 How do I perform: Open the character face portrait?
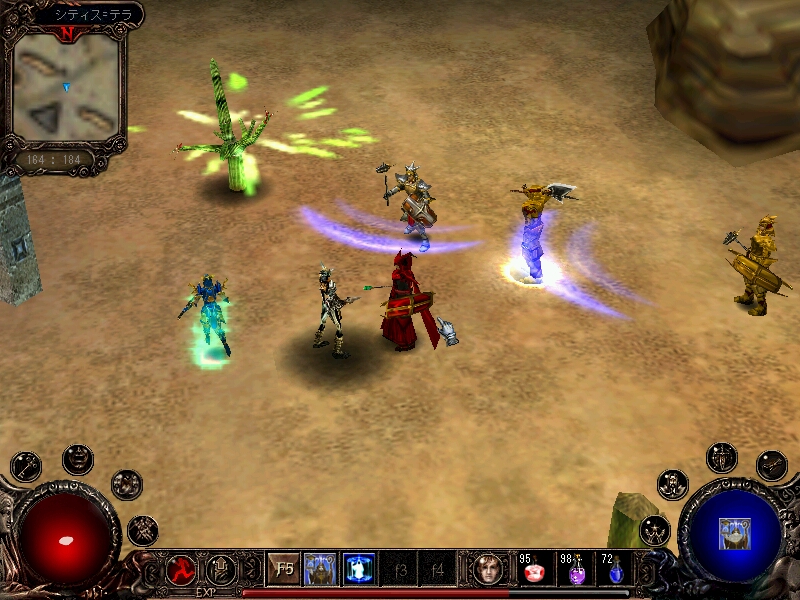click(x=489, y=570)
